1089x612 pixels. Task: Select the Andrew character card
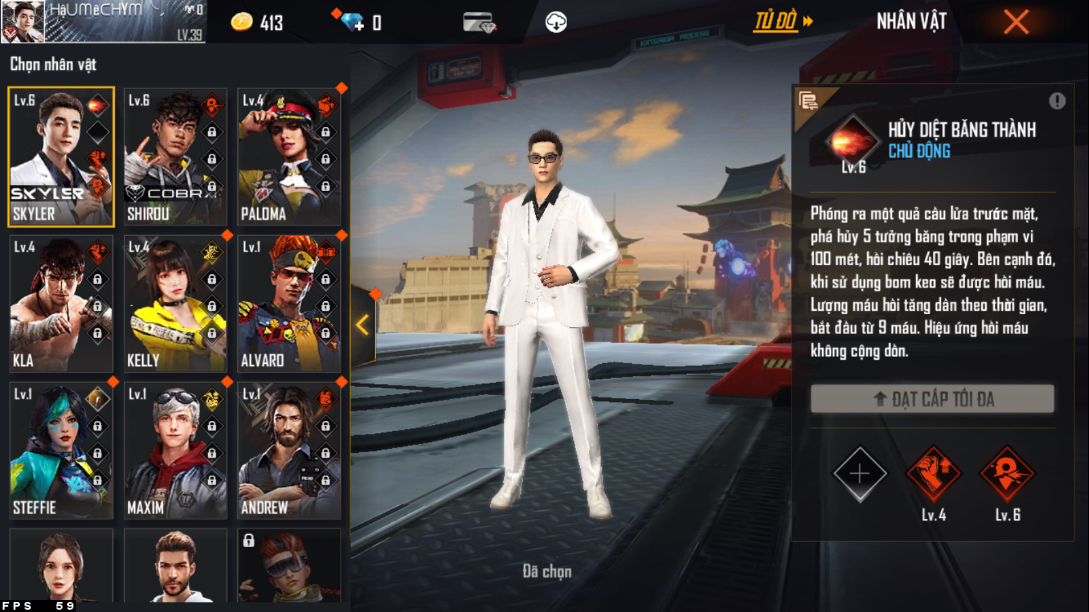coord(289,450)
